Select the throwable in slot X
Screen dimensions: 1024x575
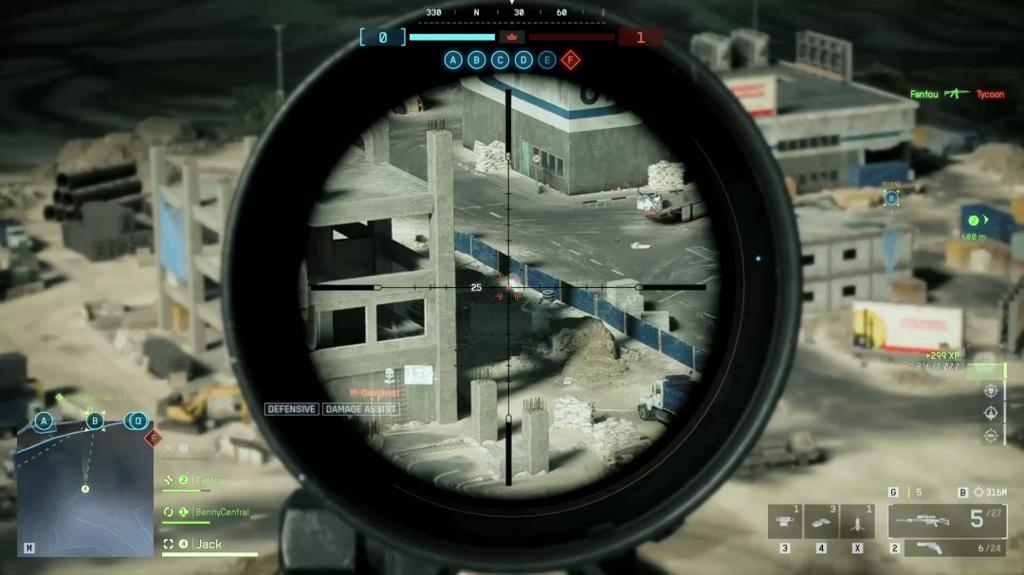857,522
